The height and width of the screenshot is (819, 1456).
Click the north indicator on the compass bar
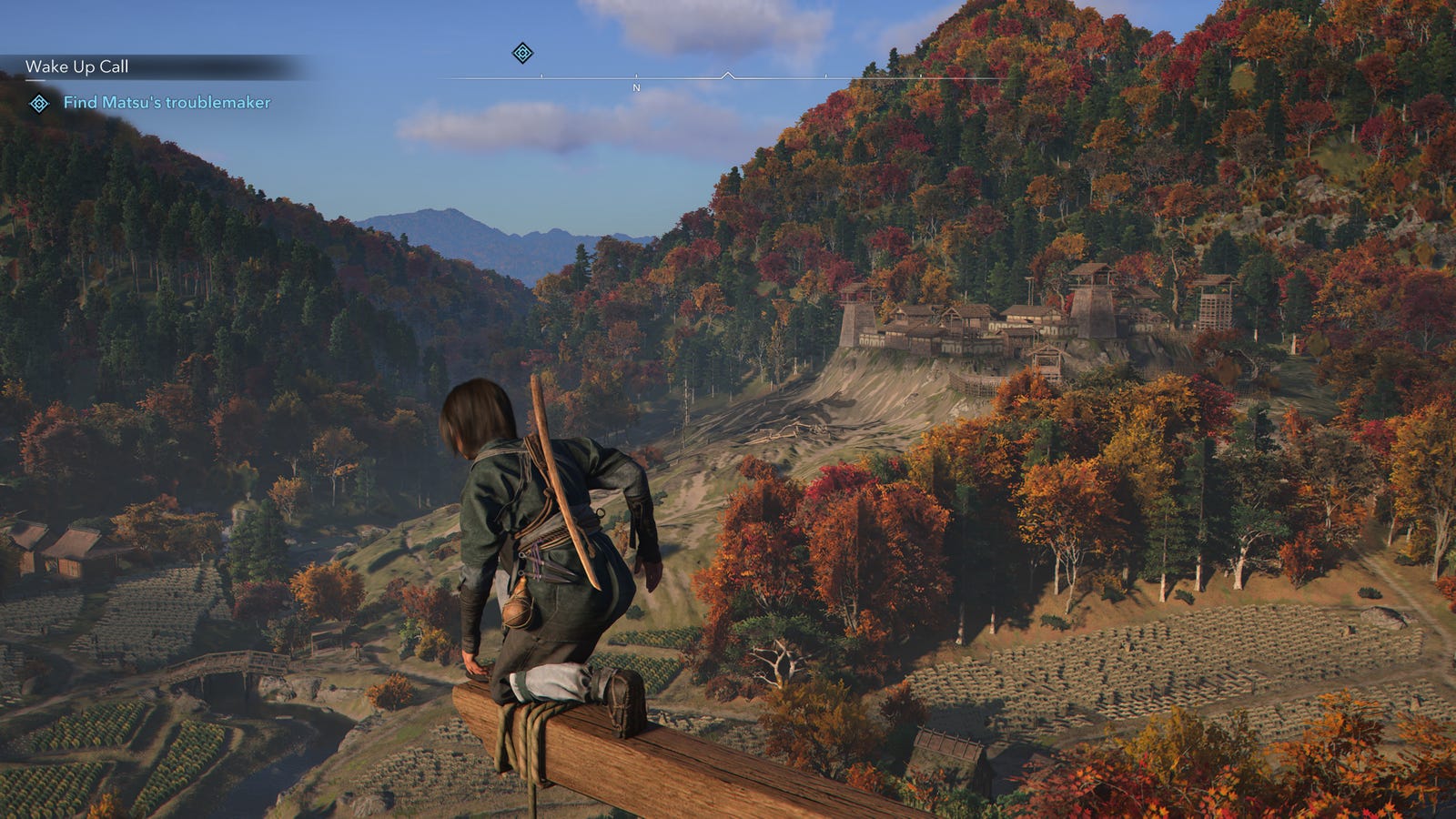(636, 87)
